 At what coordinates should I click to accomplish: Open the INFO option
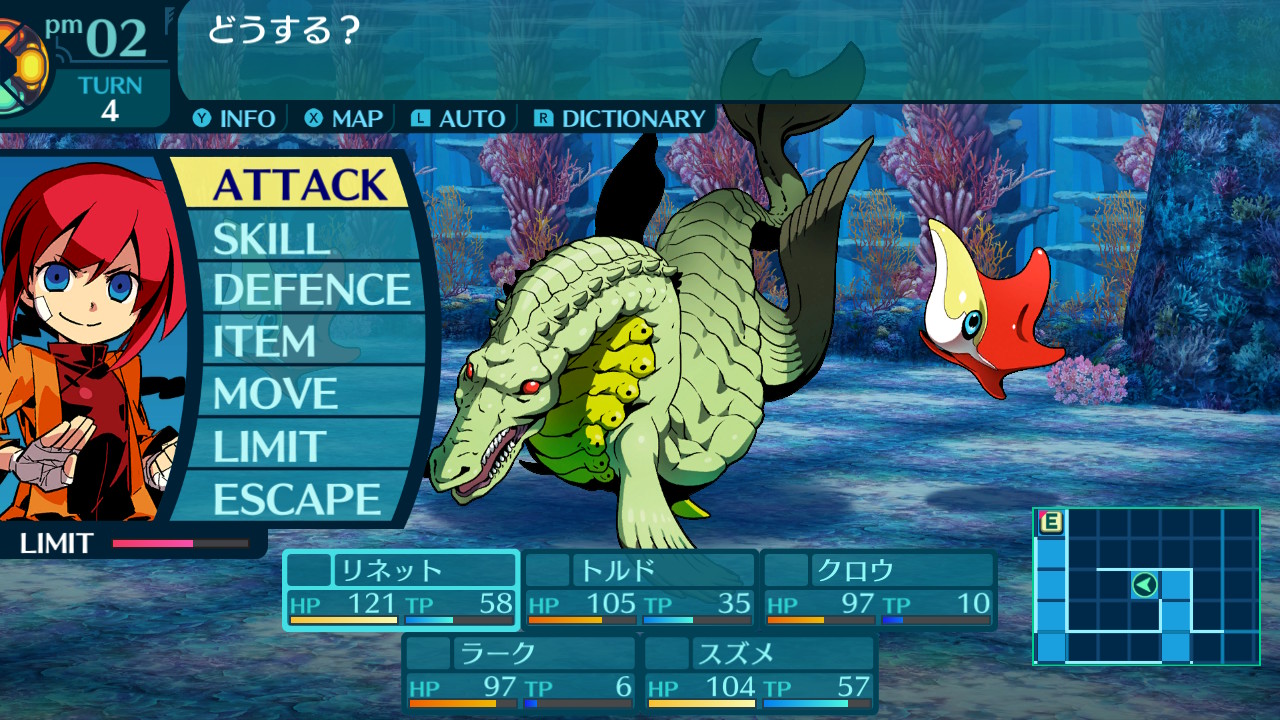[x=235, y=118]
